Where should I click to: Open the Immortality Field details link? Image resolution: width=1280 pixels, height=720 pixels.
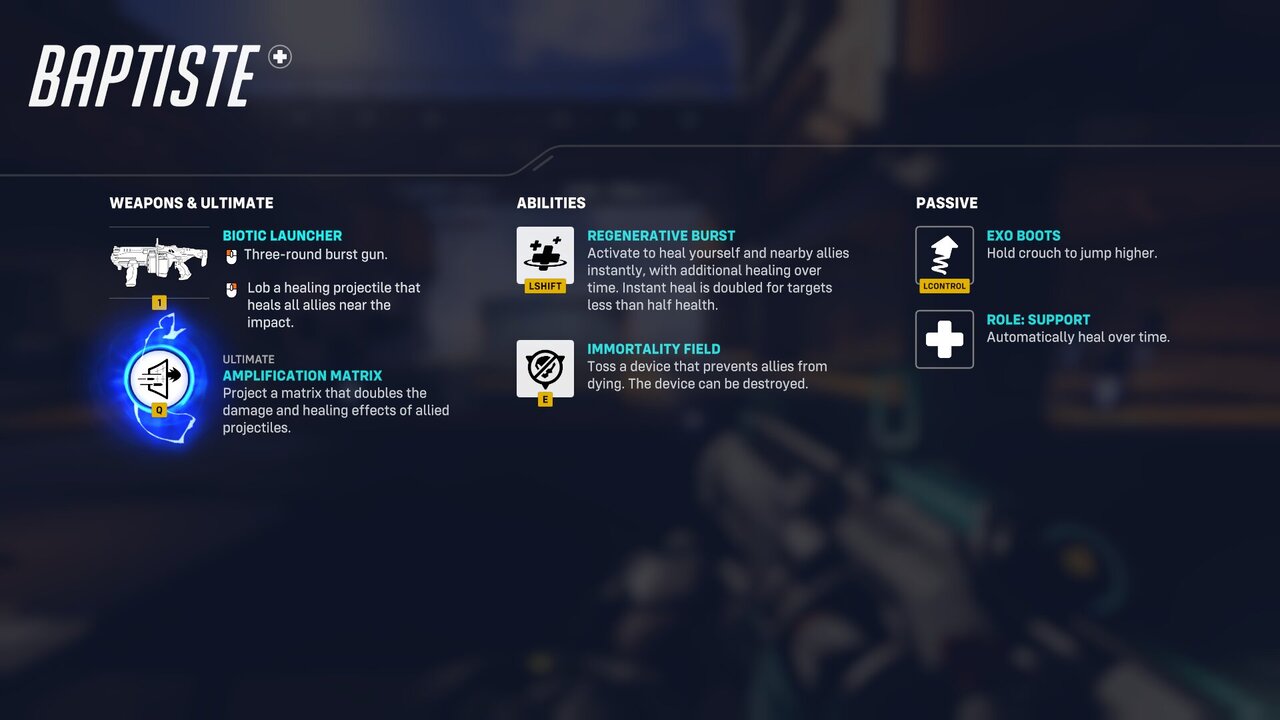pos(654,349)
